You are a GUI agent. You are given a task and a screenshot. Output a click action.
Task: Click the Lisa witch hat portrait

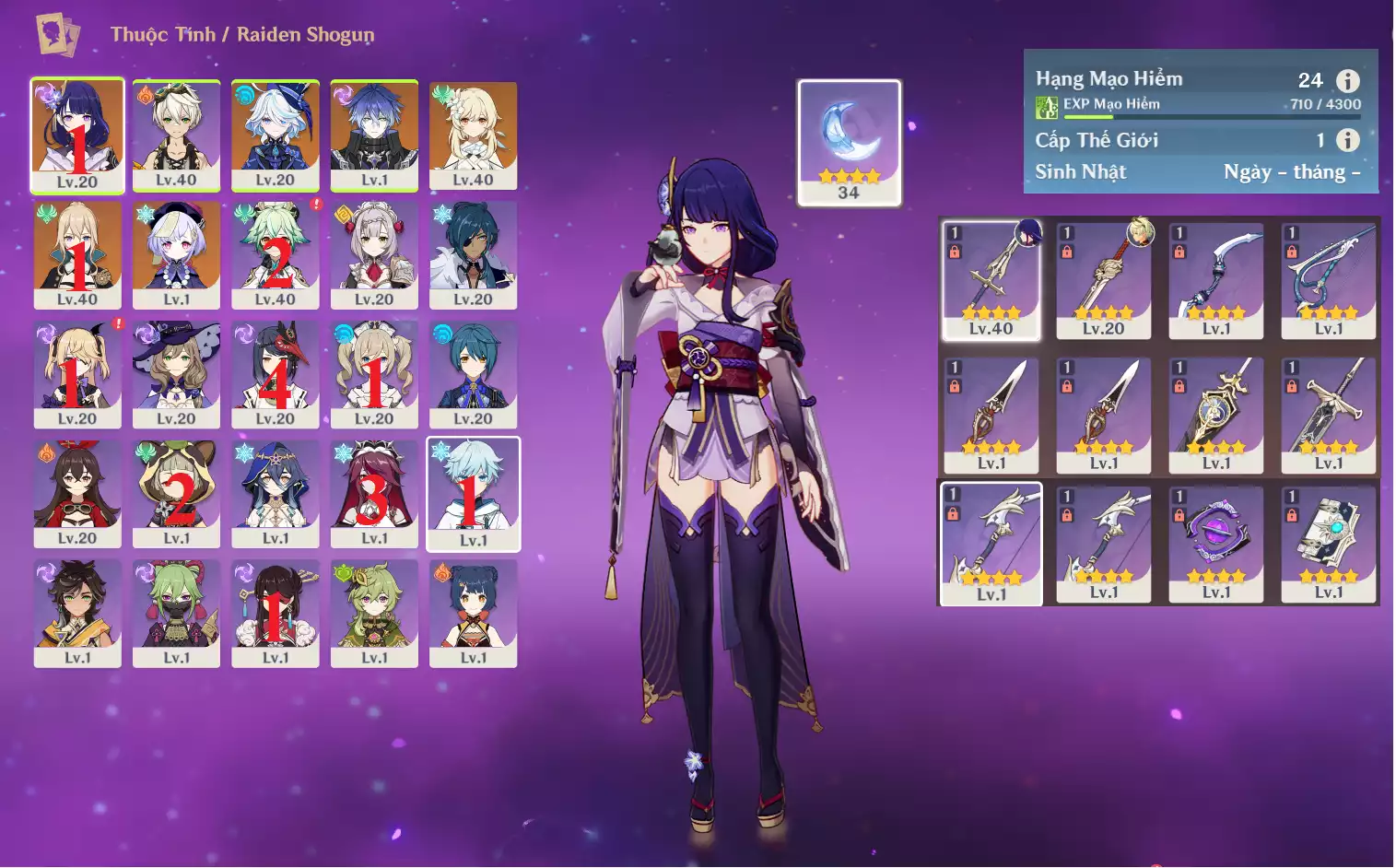(176, 373)
